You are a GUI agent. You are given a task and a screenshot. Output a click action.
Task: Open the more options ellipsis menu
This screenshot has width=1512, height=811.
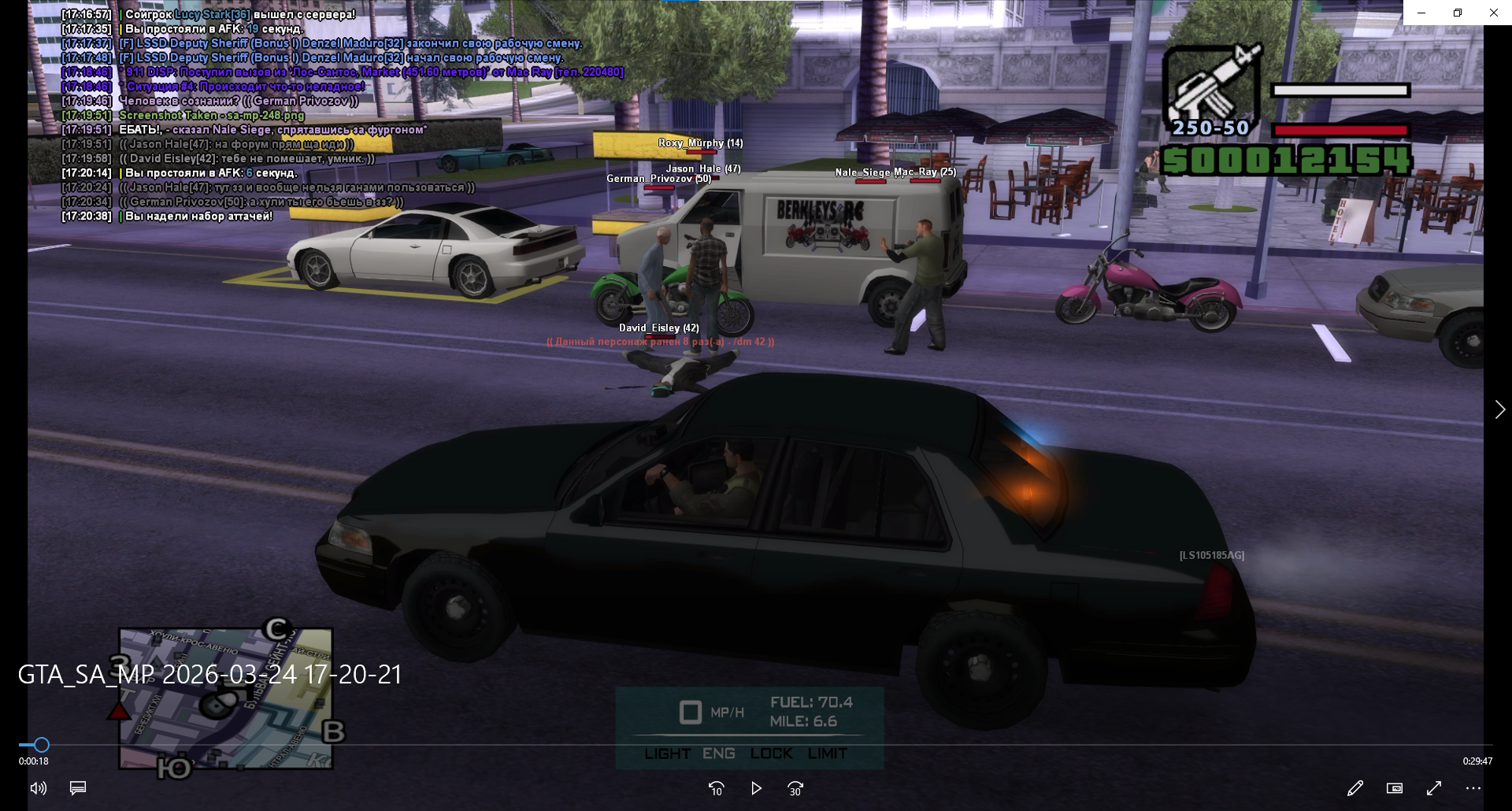[x=1473, y=788]
